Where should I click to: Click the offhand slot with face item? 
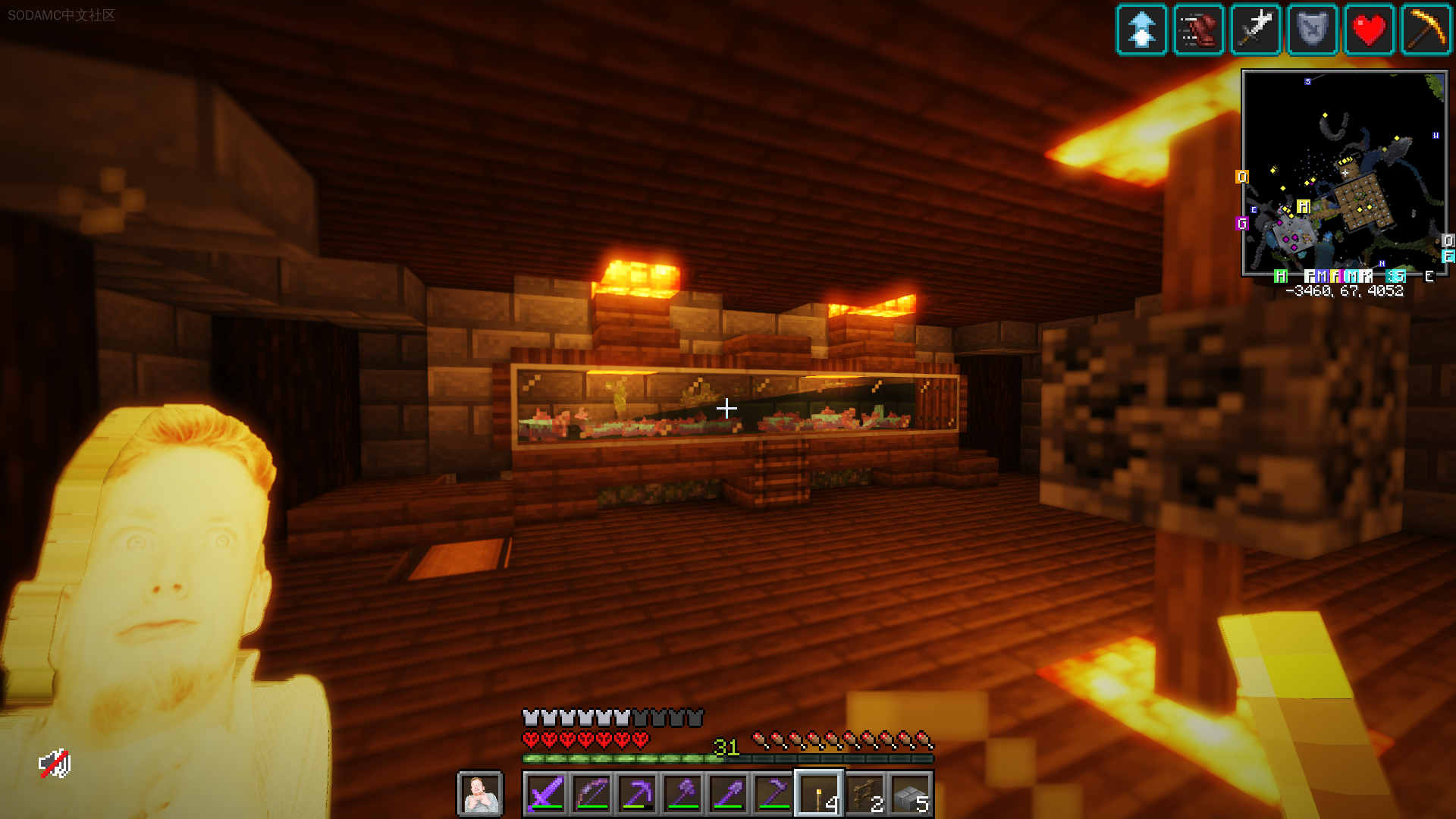(x=480, y=794)
